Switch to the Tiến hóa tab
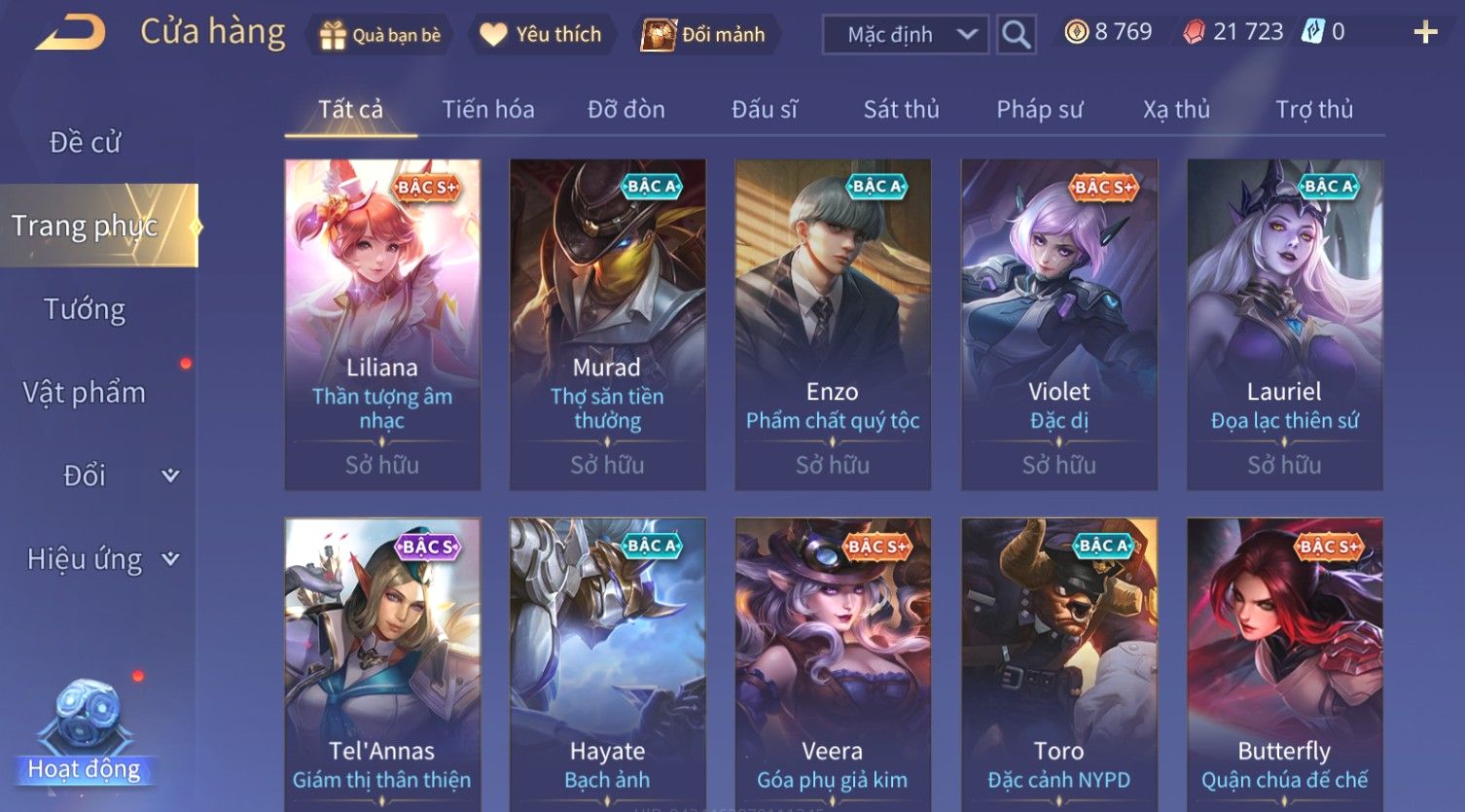Screen dimensions: 1465x812 point(487,109)
